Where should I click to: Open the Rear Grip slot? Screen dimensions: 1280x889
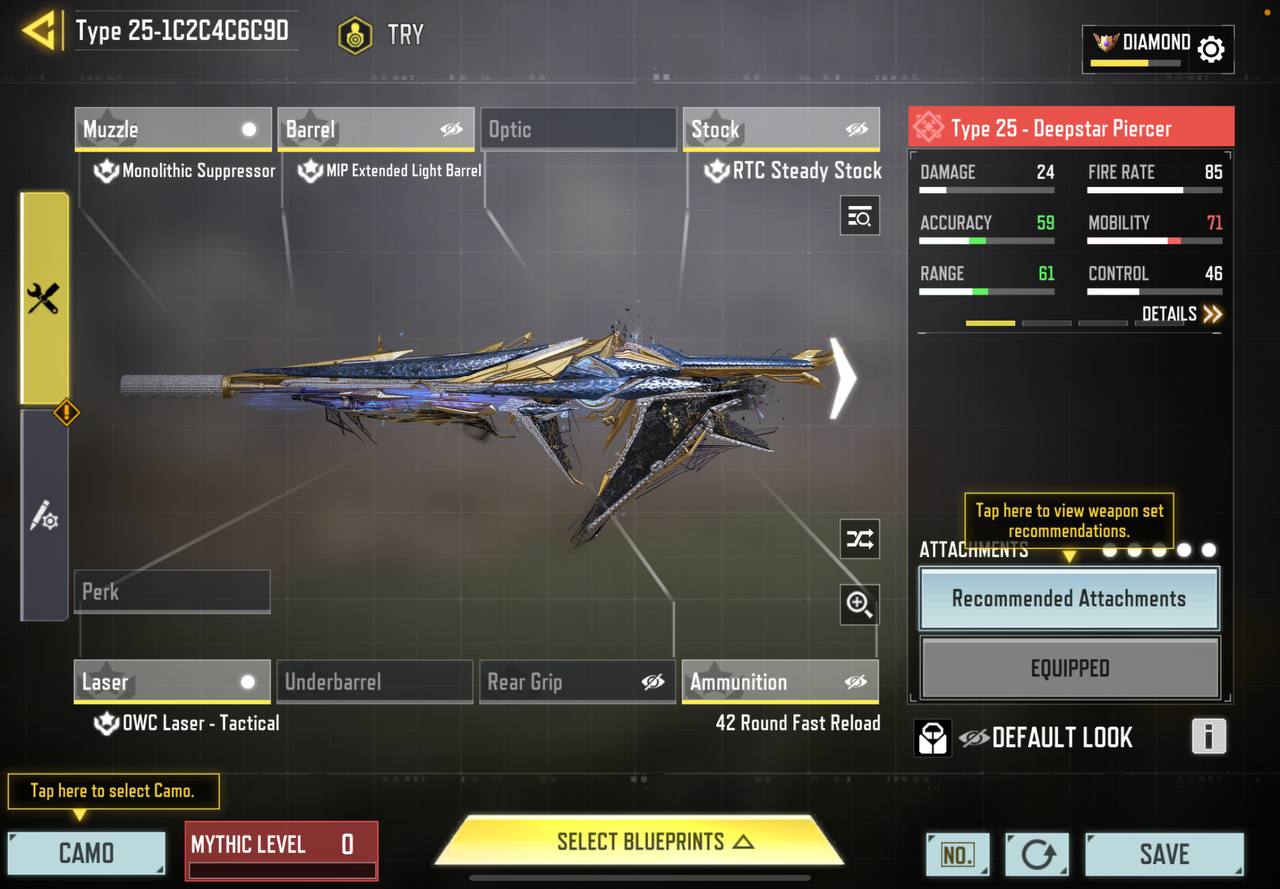click(x=578, y=682)
